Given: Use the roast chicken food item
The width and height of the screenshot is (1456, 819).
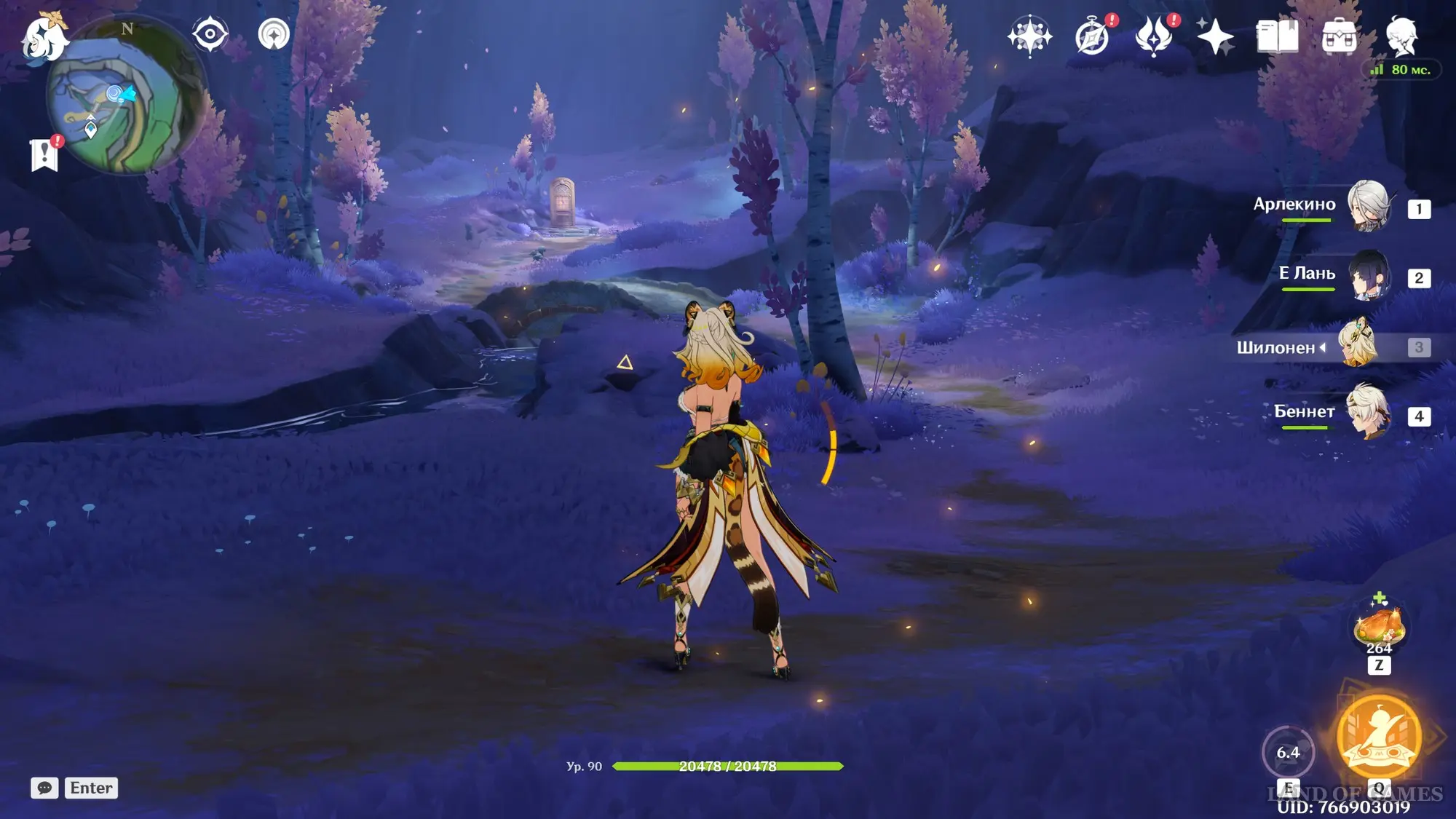Looking at the screenshot, I should [1378, 626].
